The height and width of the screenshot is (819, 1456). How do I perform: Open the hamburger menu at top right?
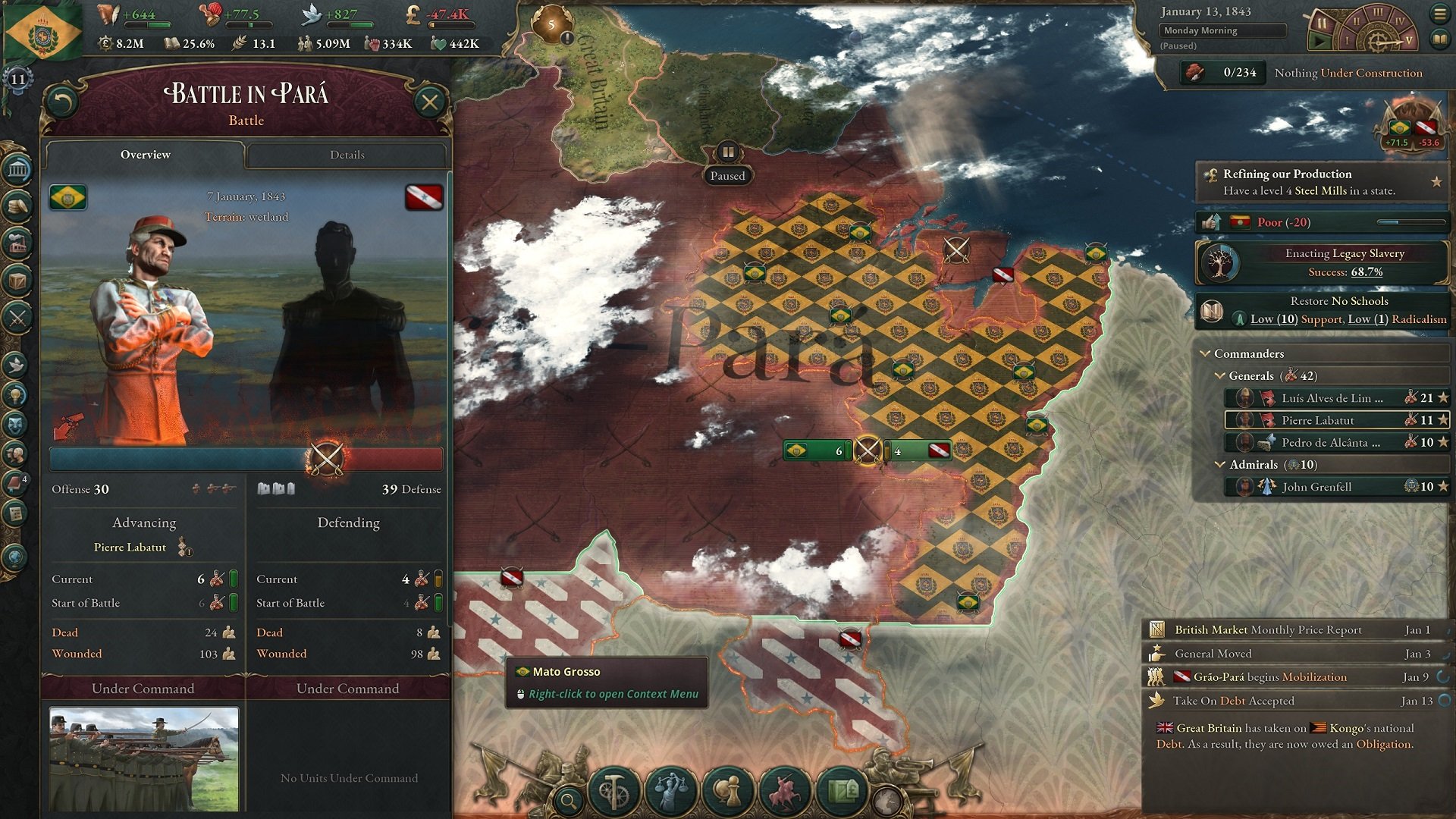point(1440,13)
